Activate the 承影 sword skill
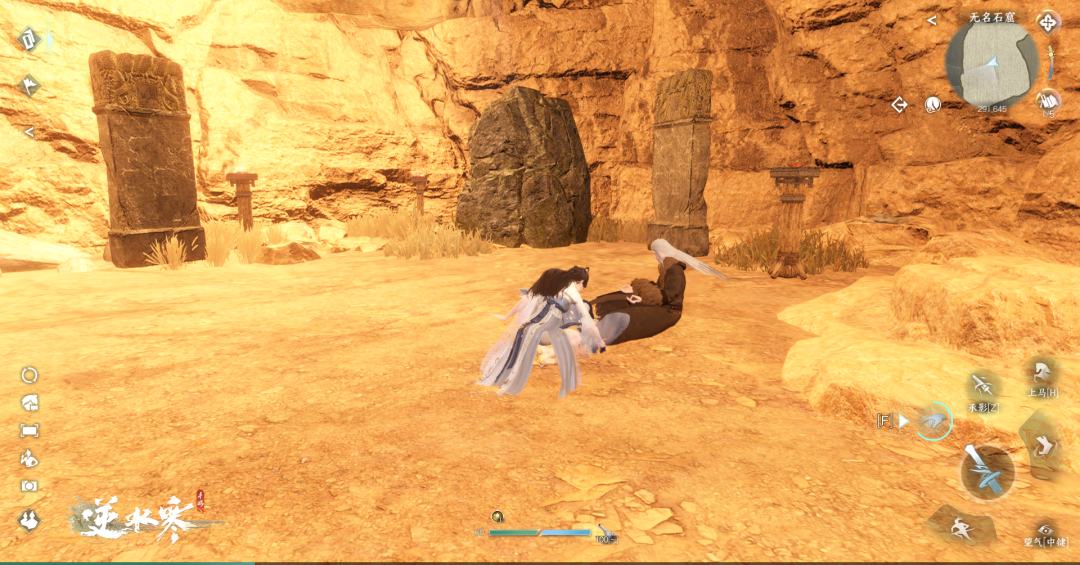The height and width of the screenshot is (565, 1080). click(x=984, y=387)
